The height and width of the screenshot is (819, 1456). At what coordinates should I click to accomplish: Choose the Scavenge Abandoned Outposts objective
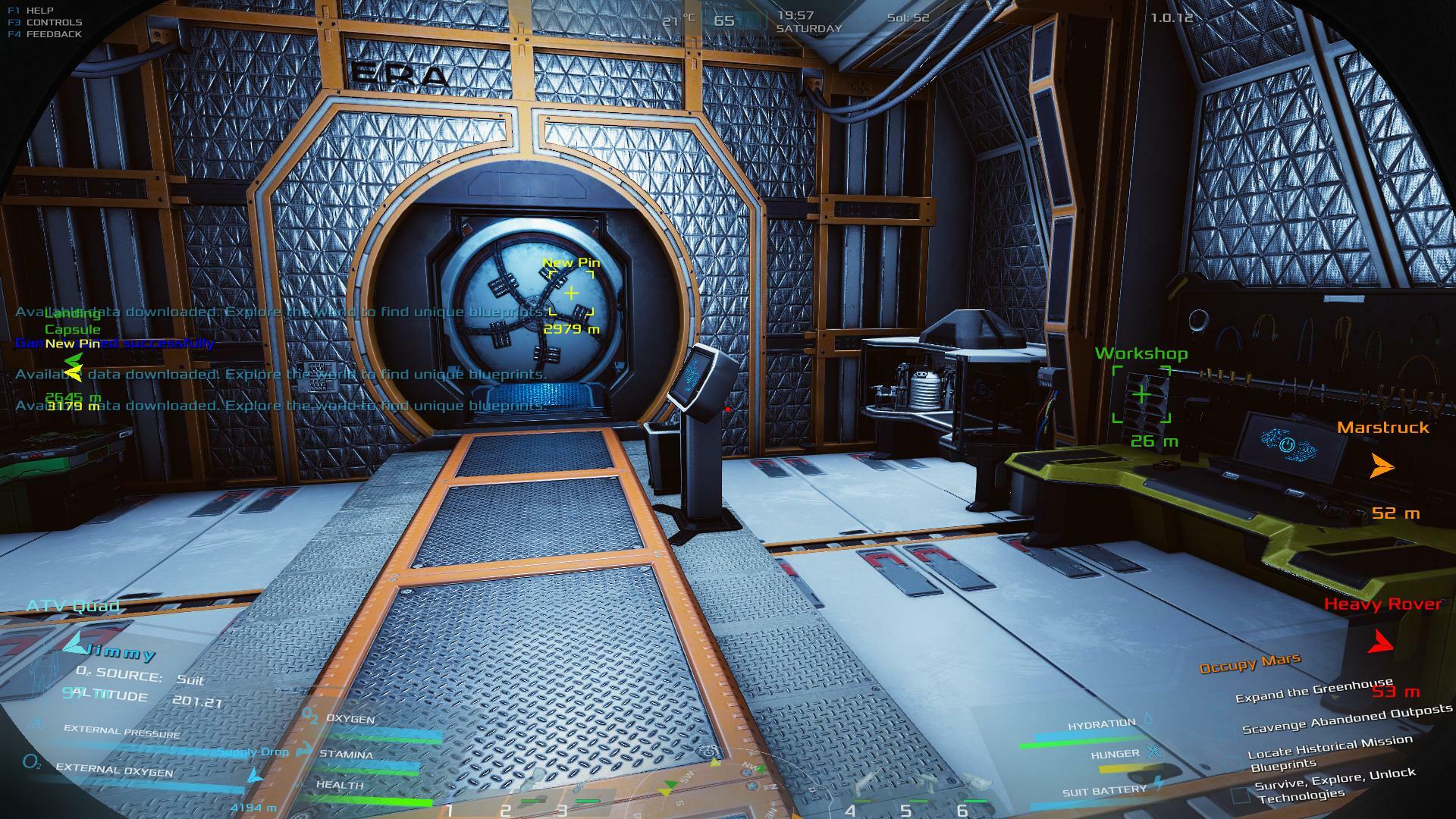click(x=1347, y=718)
